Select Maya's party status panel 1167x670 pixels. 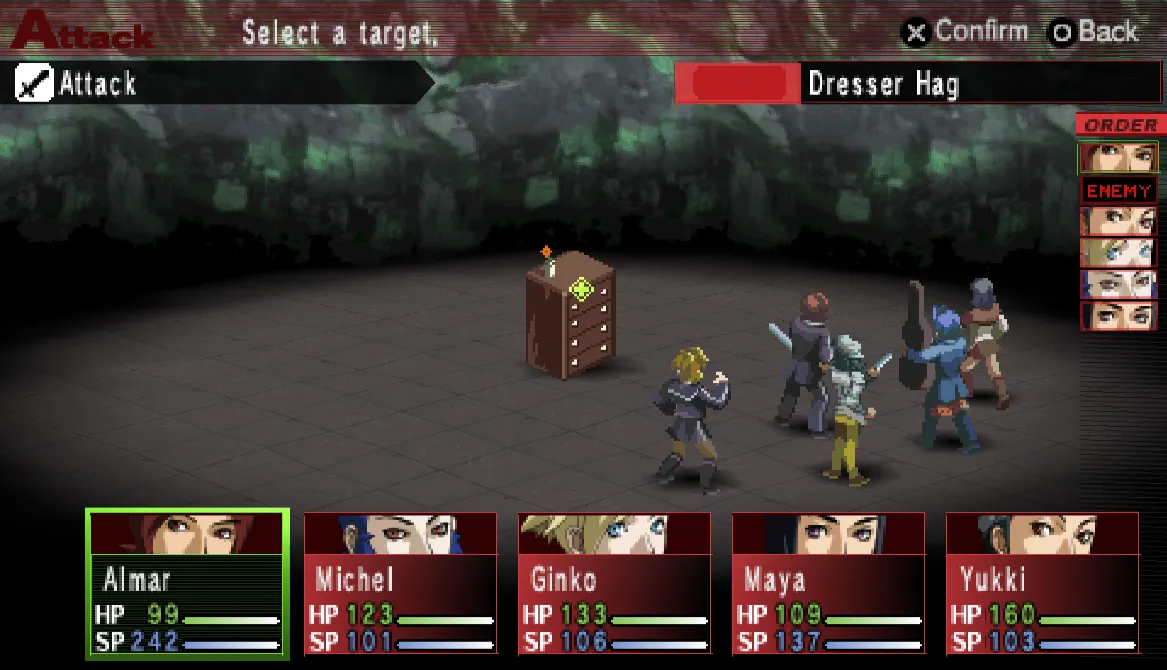coord(828,583)
